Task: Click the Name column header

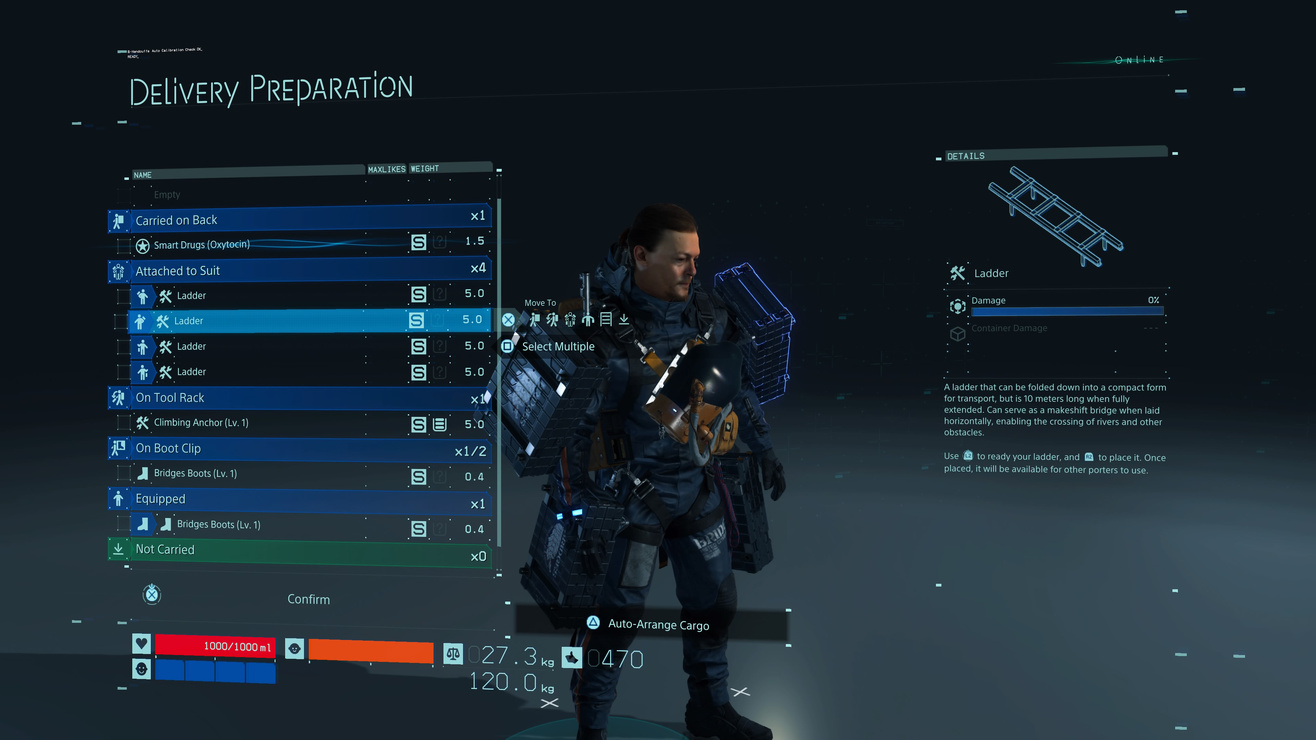Action: click(143, 175)
